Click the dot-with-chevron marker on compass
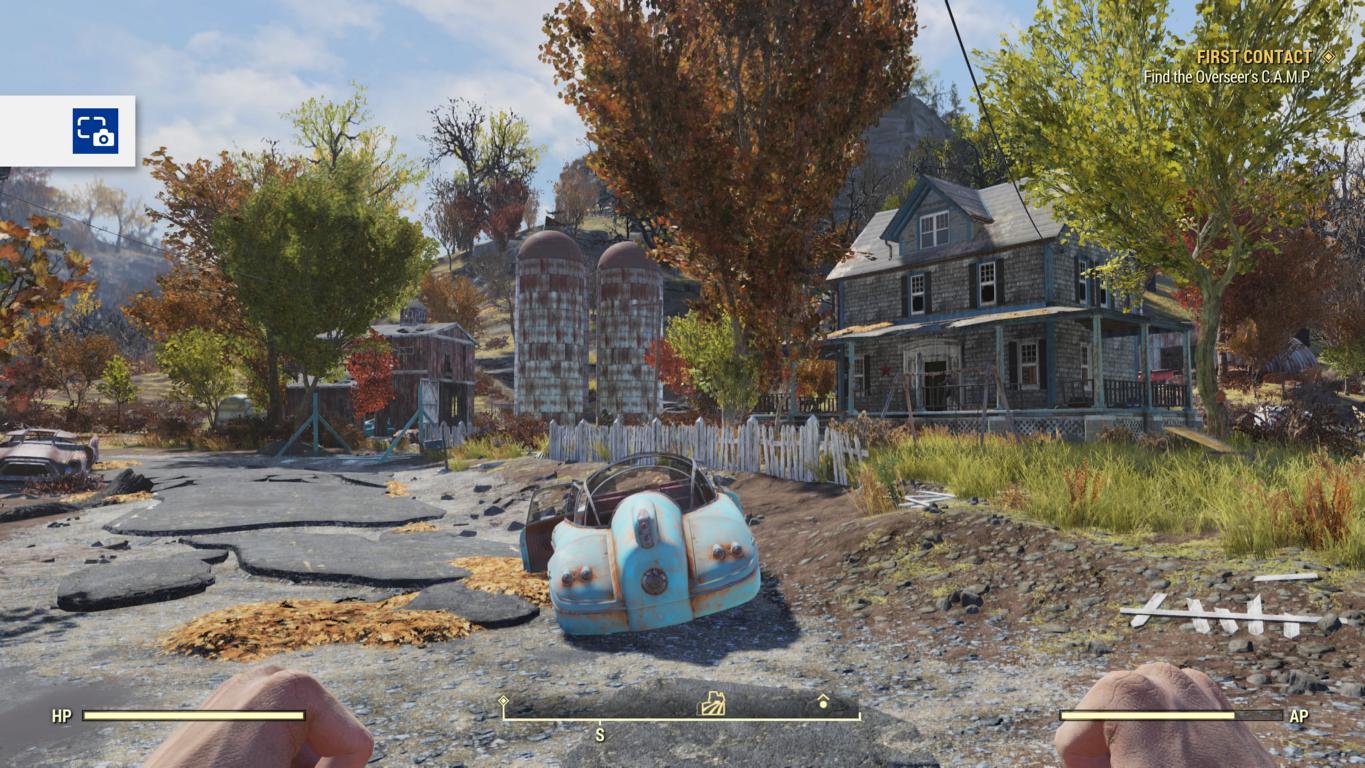Image resolution: width=1365 pixels, height=768 pixels. pos(823,702)
